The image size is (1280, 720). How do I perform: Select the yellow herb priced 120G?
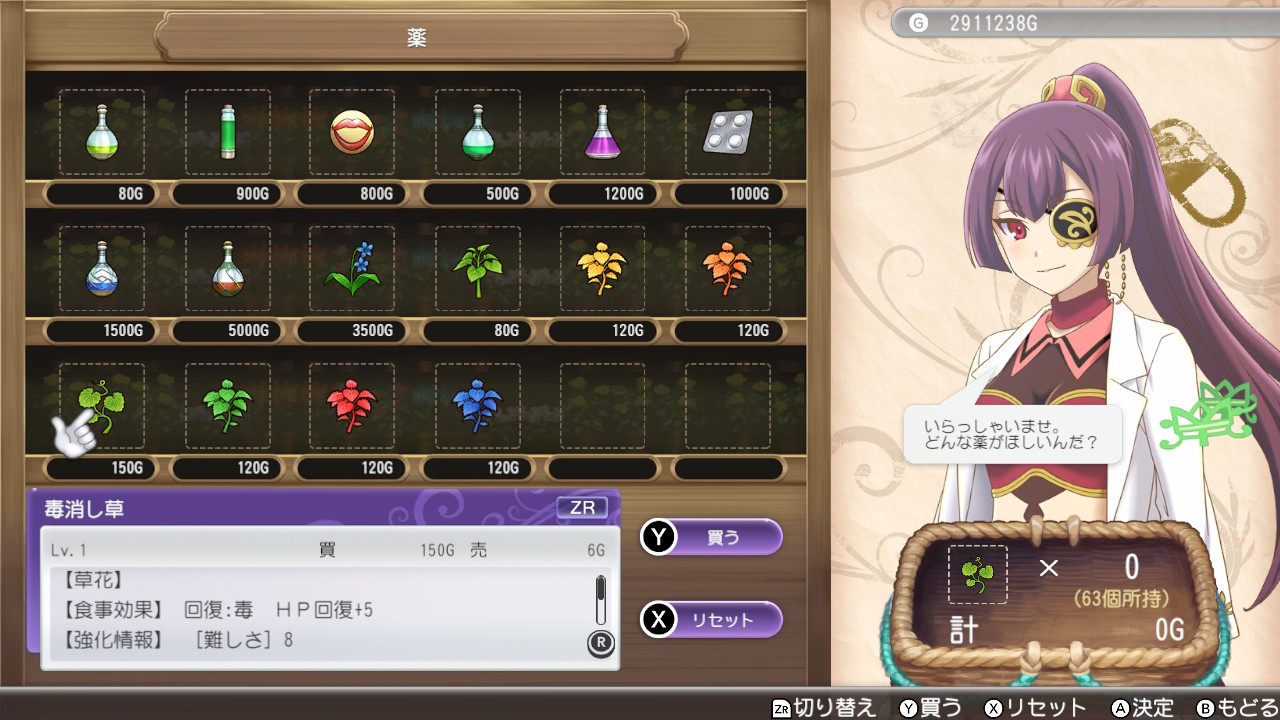tap(601, 270)
